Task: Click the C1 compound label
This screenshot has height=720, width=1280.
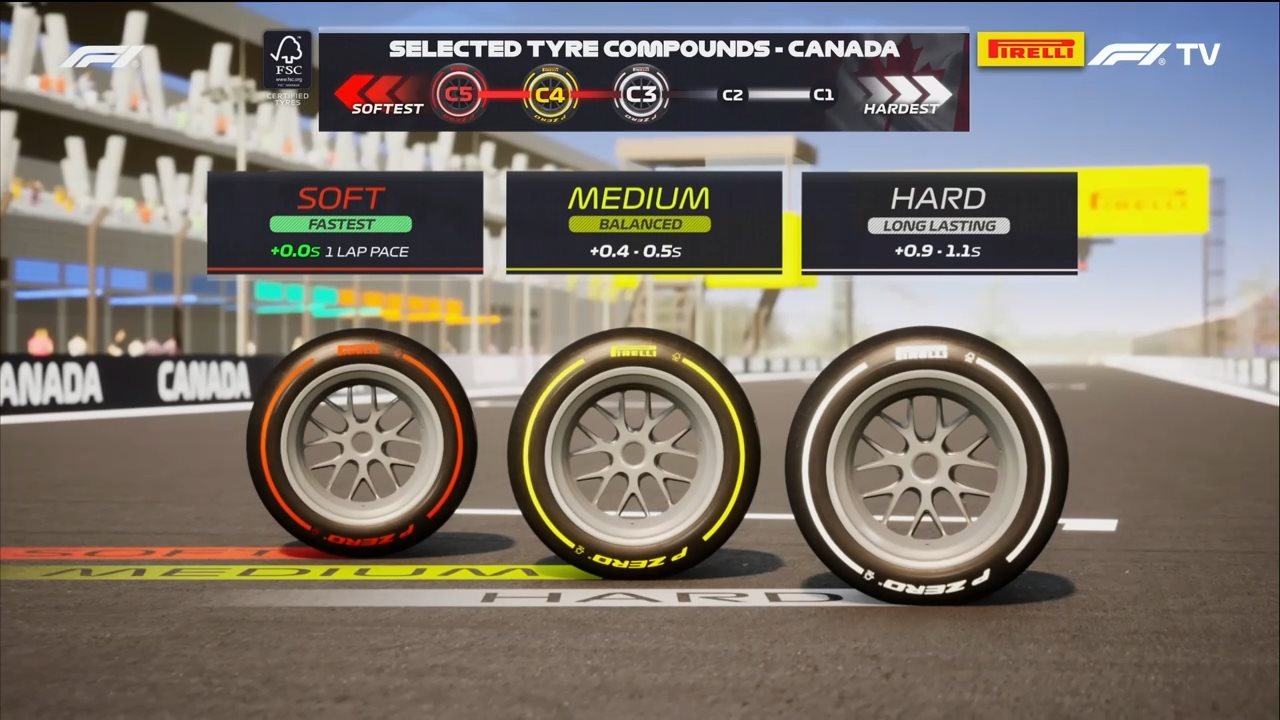Action: 823,96
